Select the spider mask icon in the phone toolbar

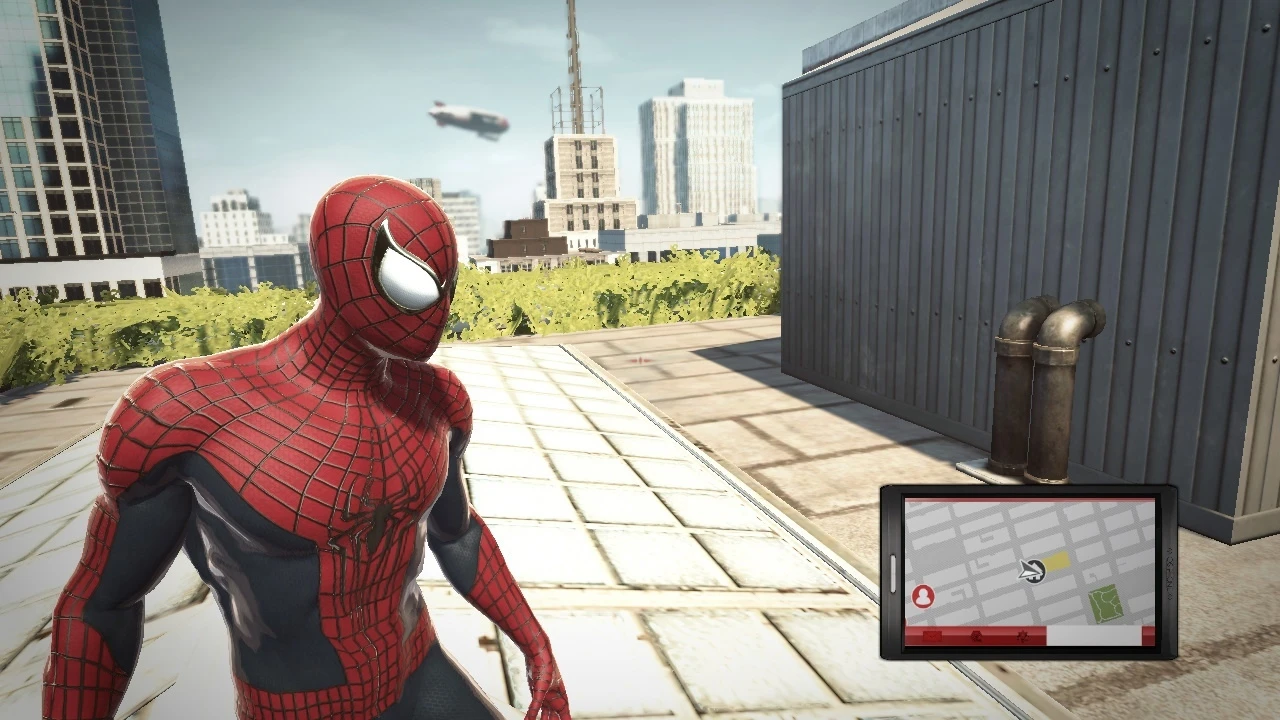(x=978, y=638)
